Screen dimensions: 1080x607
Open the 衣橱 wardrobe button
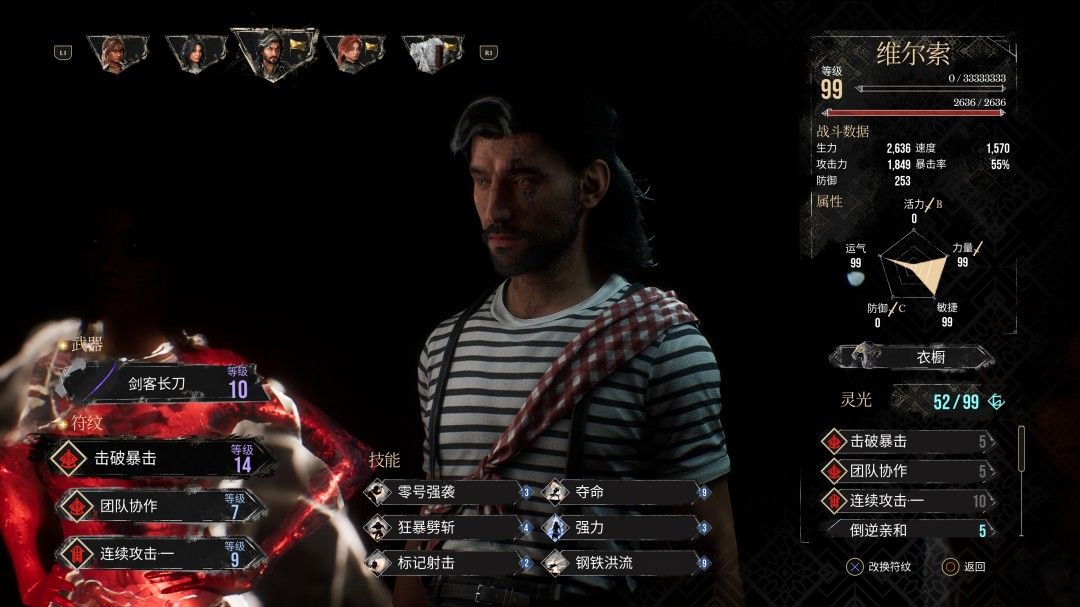[x=912, y=357]
